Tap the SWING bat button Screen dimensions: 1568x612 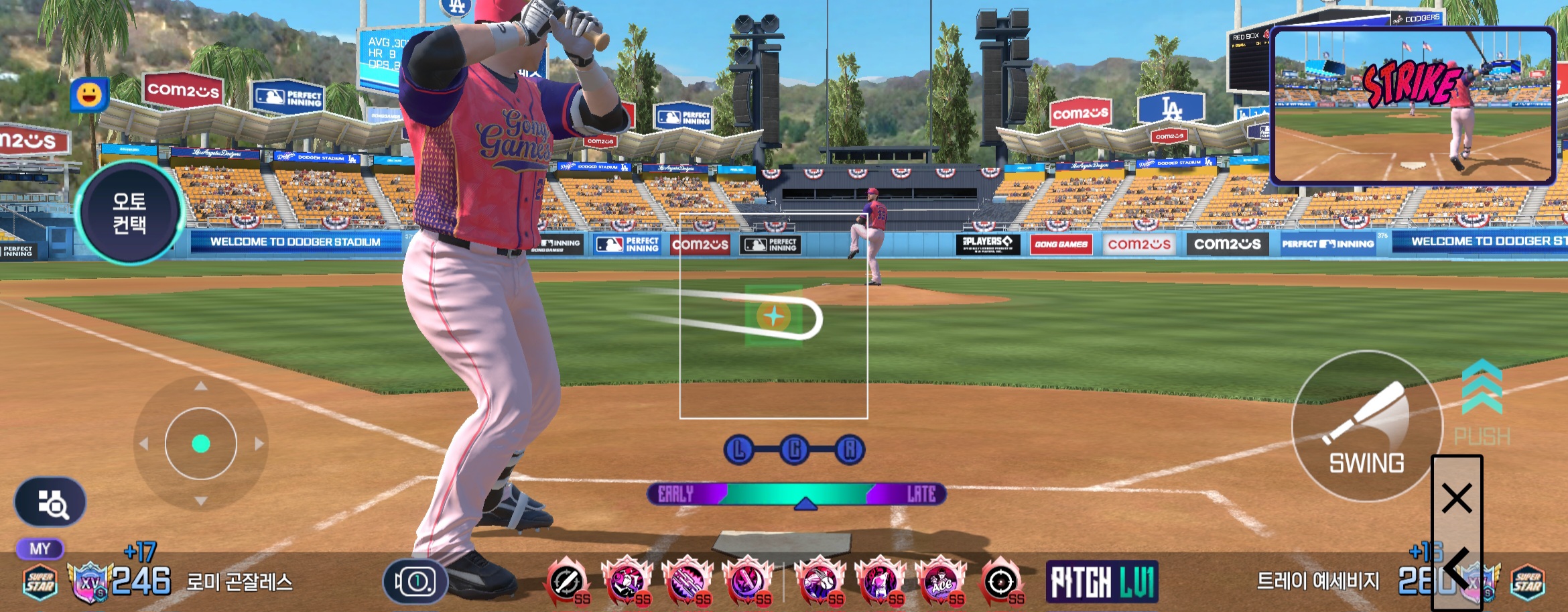pyautogui.click(x=1366, y=426)
